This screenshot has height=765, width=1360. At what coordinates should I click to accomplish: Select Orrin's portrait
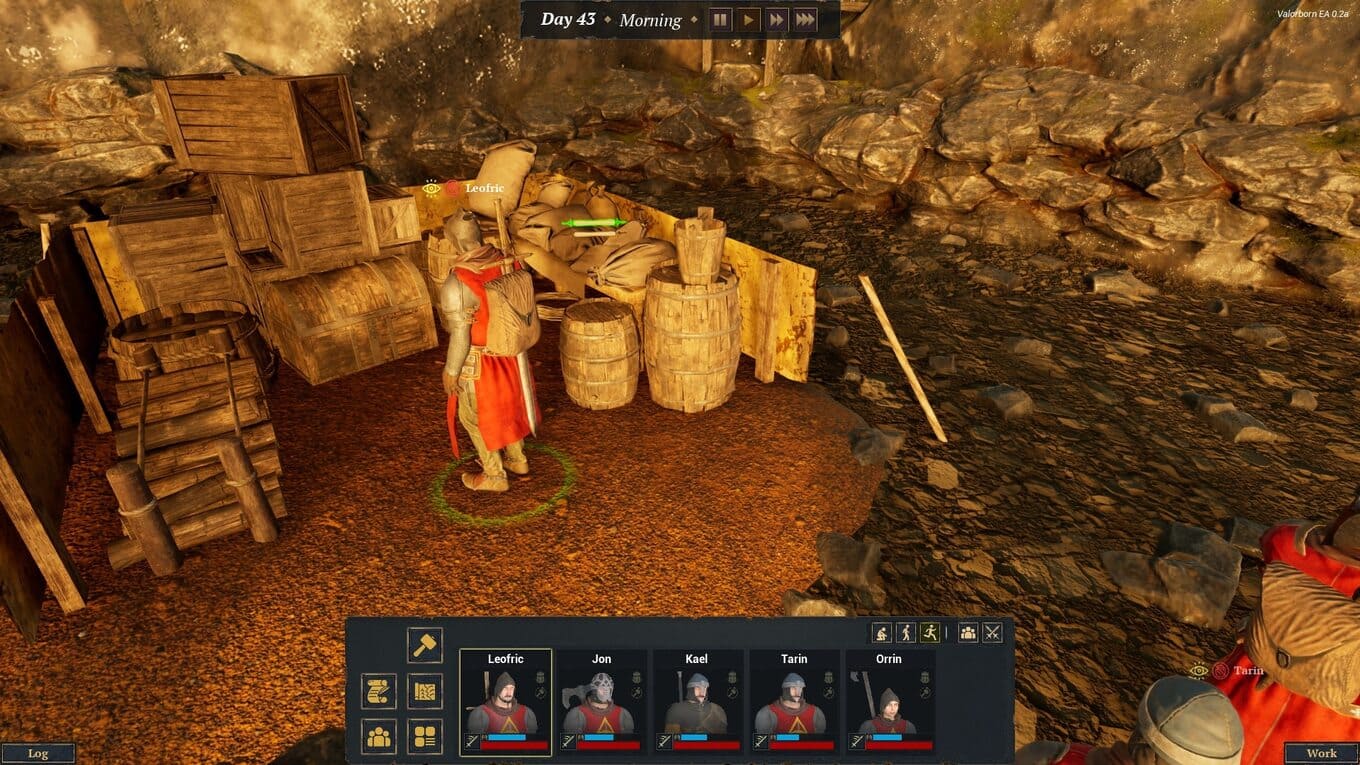click(889, 702)
